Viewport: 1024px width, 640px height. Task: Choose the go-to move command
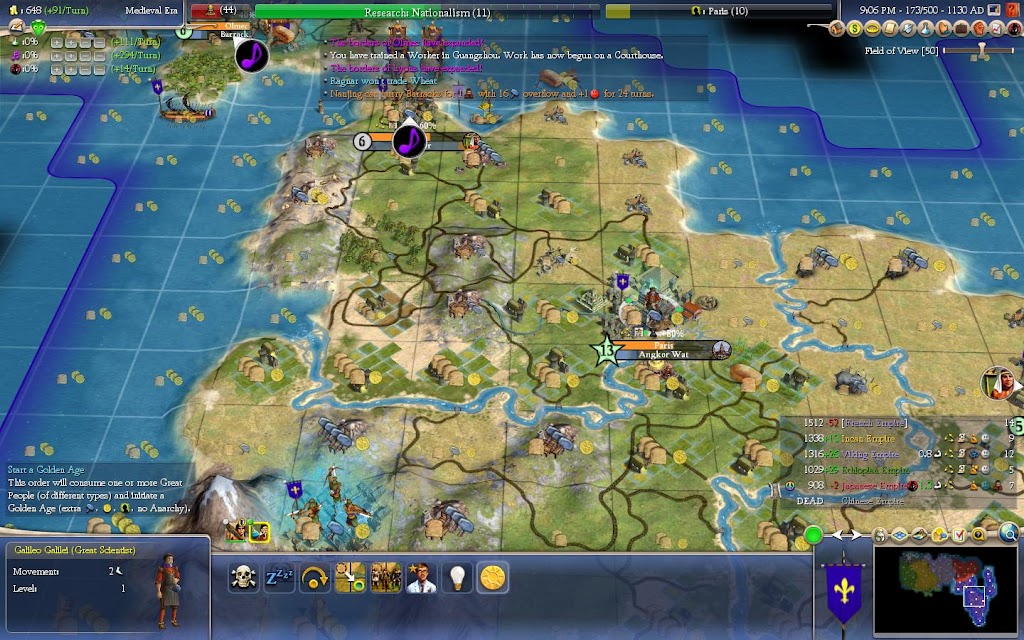click(350, 577)
